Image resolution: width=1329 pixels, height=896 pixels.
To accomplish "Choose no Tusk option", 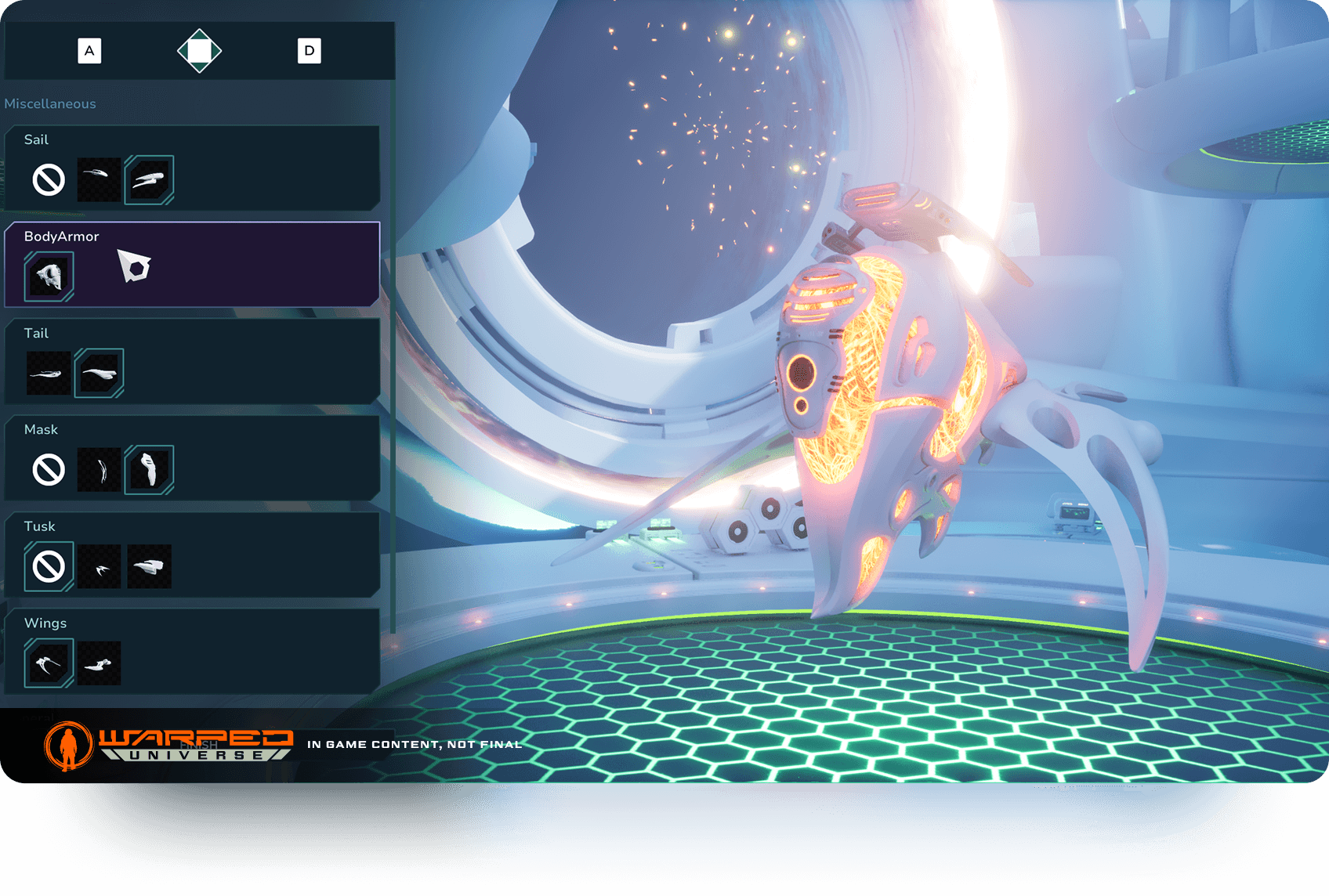I will click(x=49, y=566).
